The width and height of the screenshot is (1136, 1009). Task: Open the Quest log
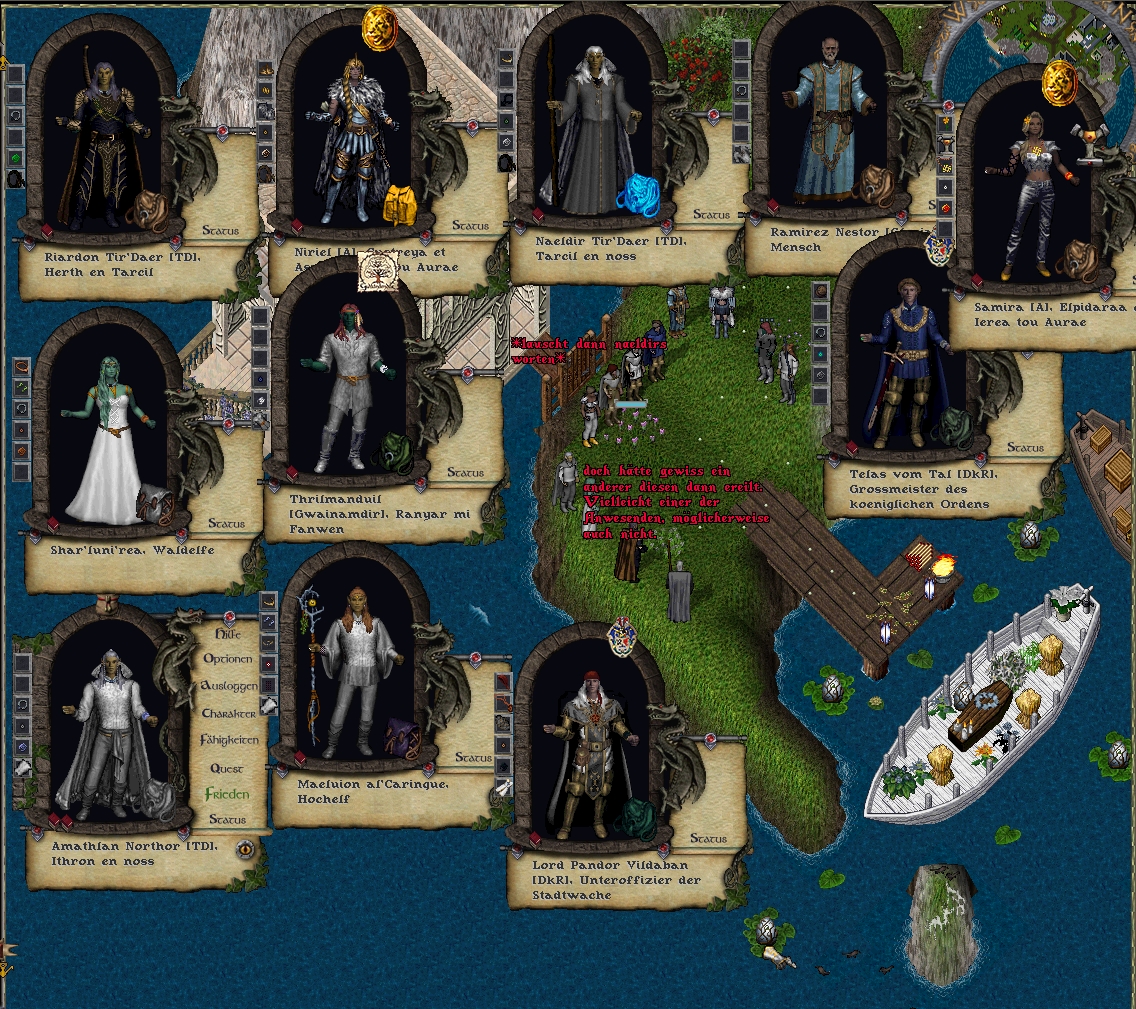(227, 768)
